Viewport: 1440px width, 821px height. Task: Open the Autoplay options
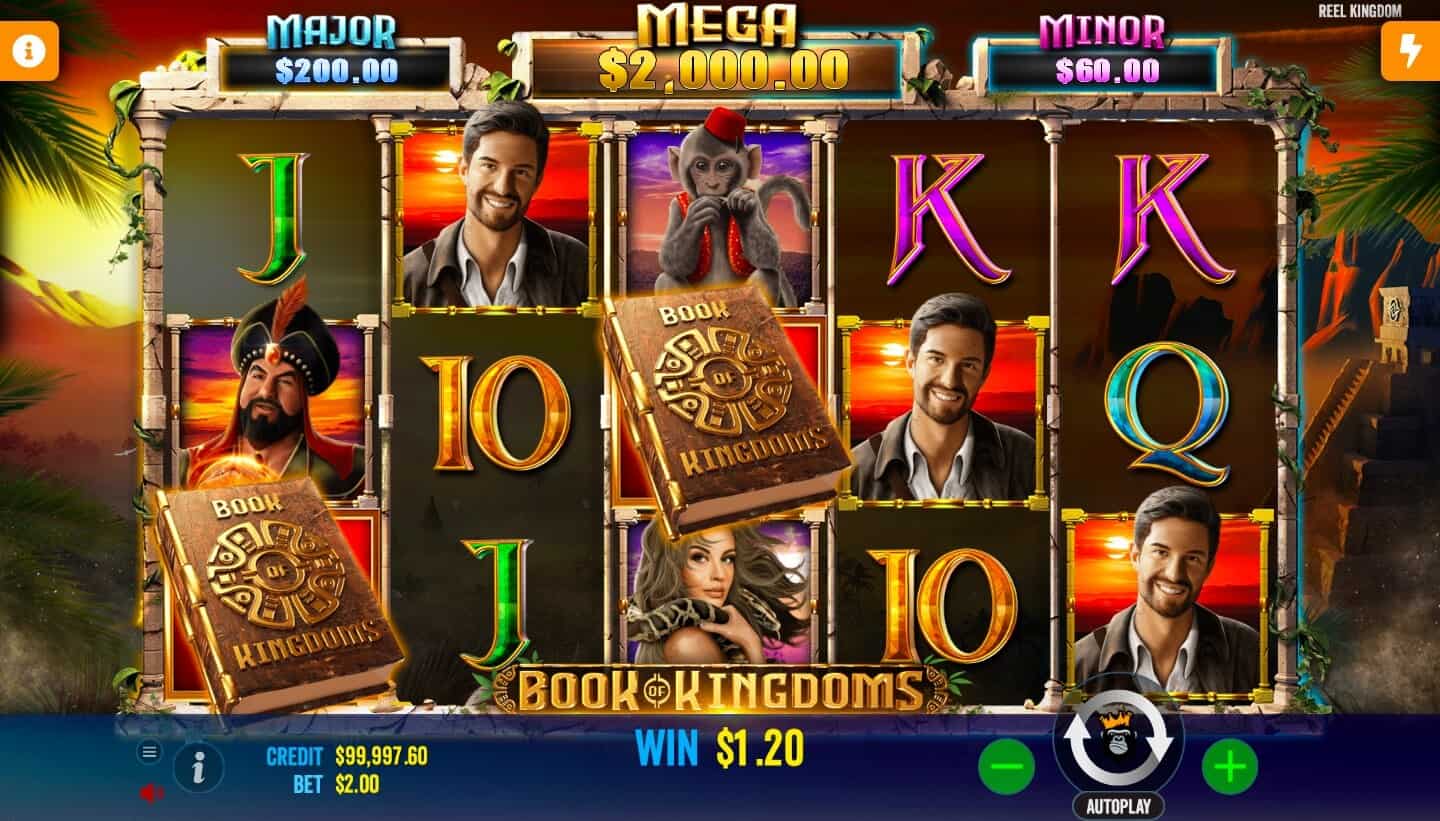(1118, 805)
